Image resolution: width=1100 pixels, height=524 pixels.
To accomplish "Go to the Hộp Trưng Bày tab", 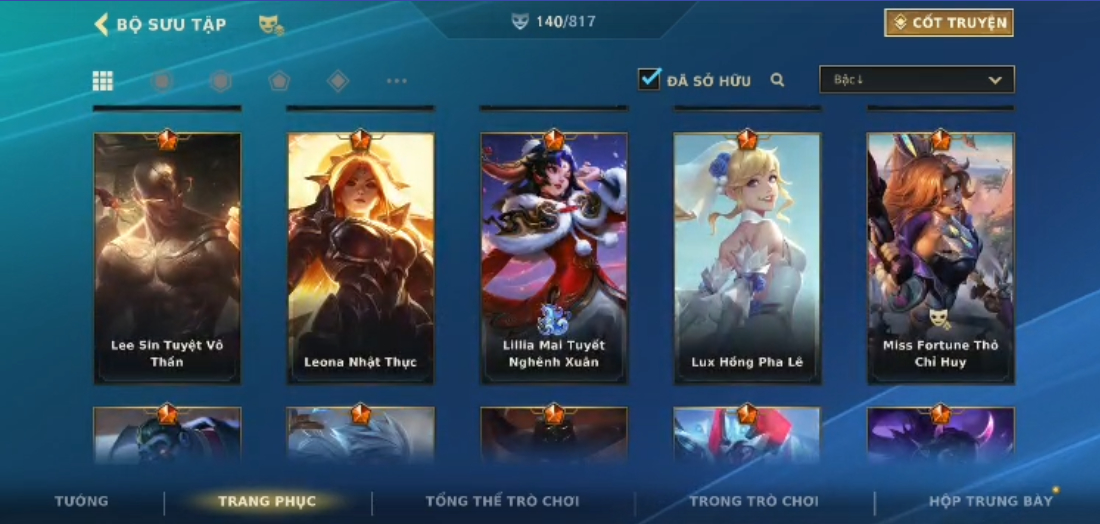I will [991, 501].
